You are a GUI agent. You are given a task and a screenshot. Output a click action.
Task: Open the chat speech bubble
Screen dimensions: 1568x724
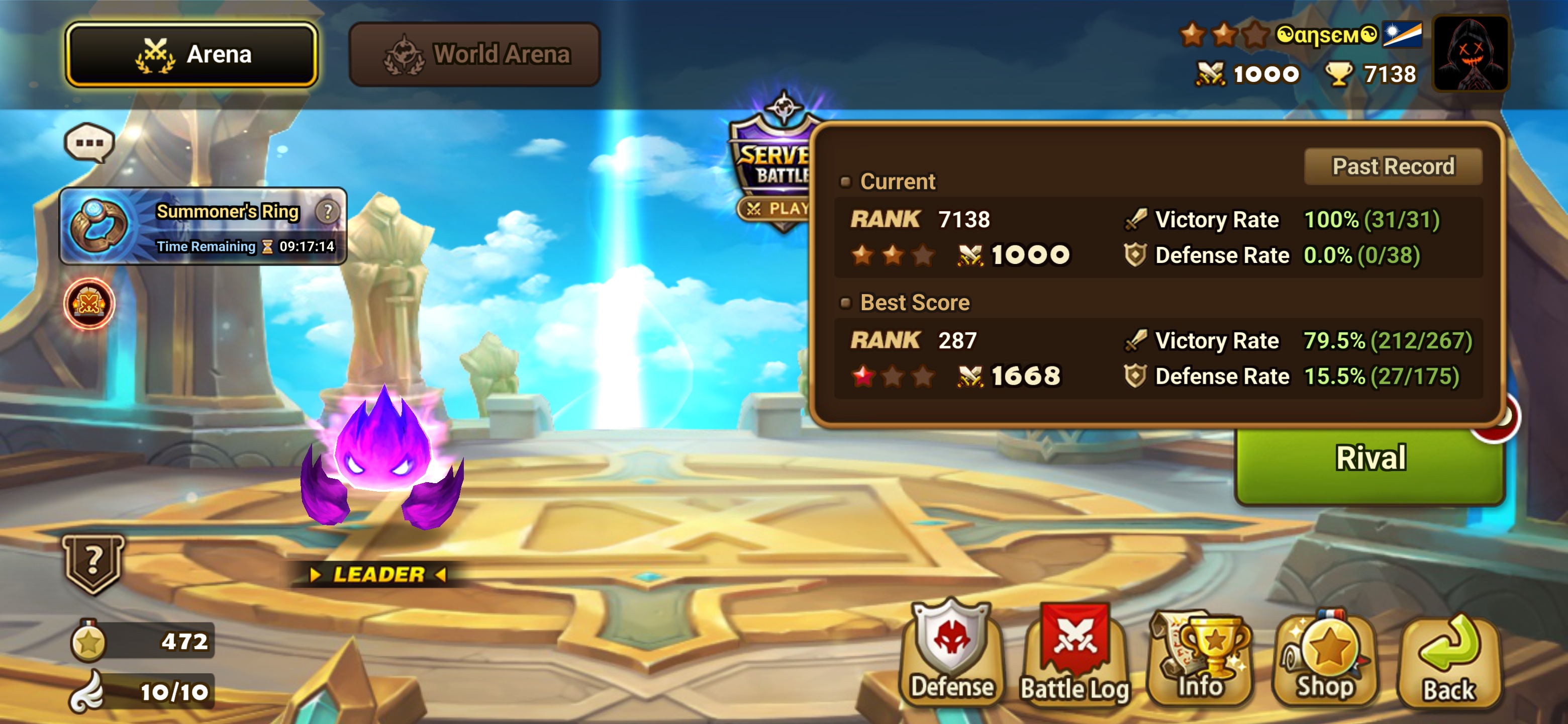pos(89,143)
